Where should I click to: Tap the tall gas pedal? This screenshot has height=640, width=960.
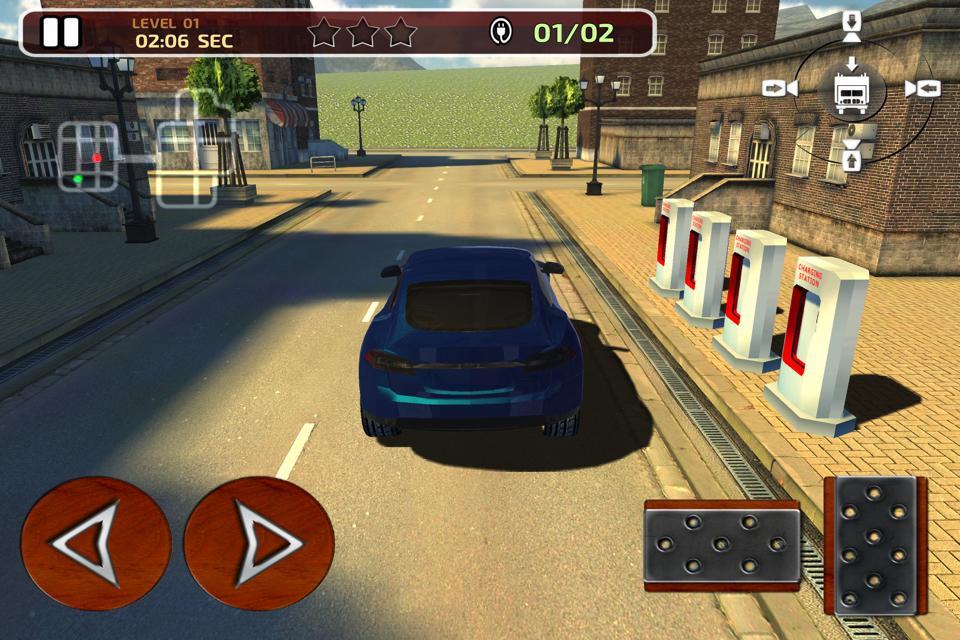pyautogui.click(x=874, y=544)
